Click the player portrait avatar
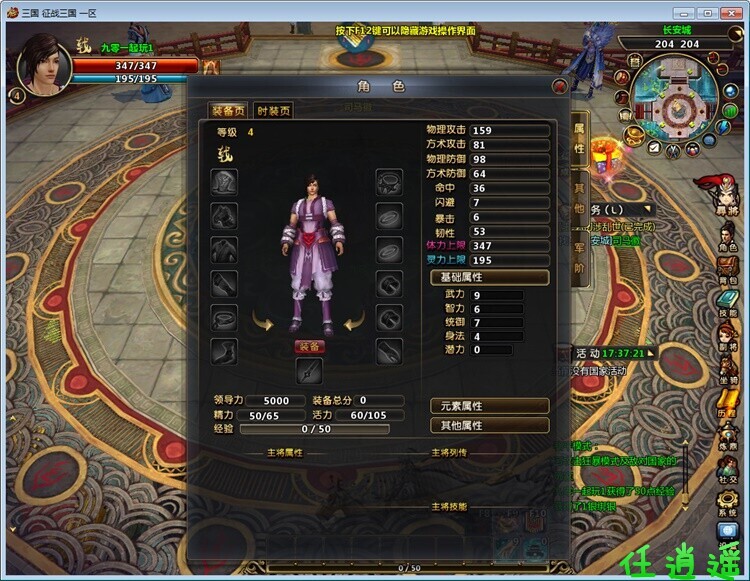750x581 pixels. [x=46, y=65]
